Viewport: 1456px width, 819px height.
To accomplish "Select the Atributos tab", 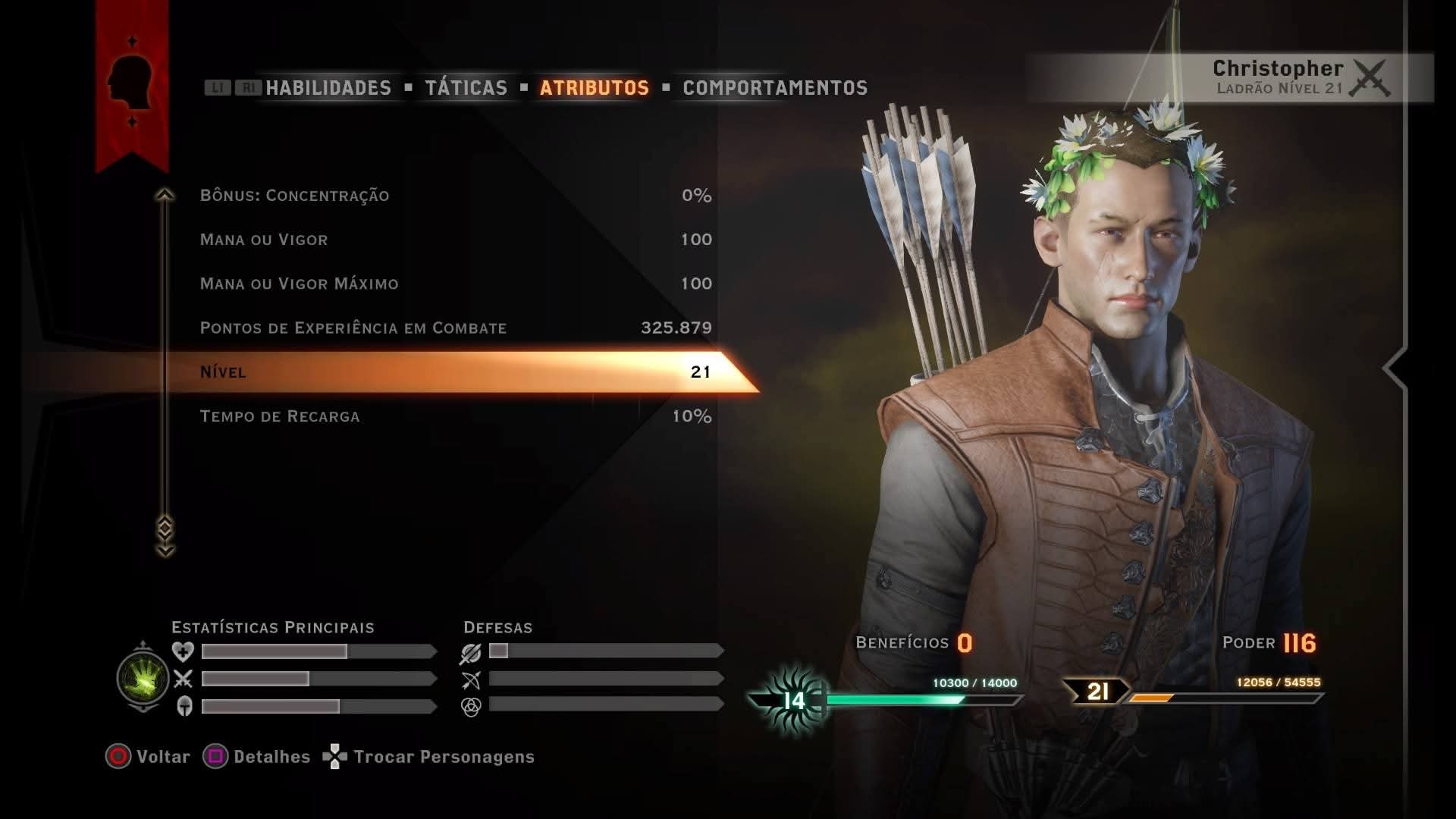I will (594, 88).
